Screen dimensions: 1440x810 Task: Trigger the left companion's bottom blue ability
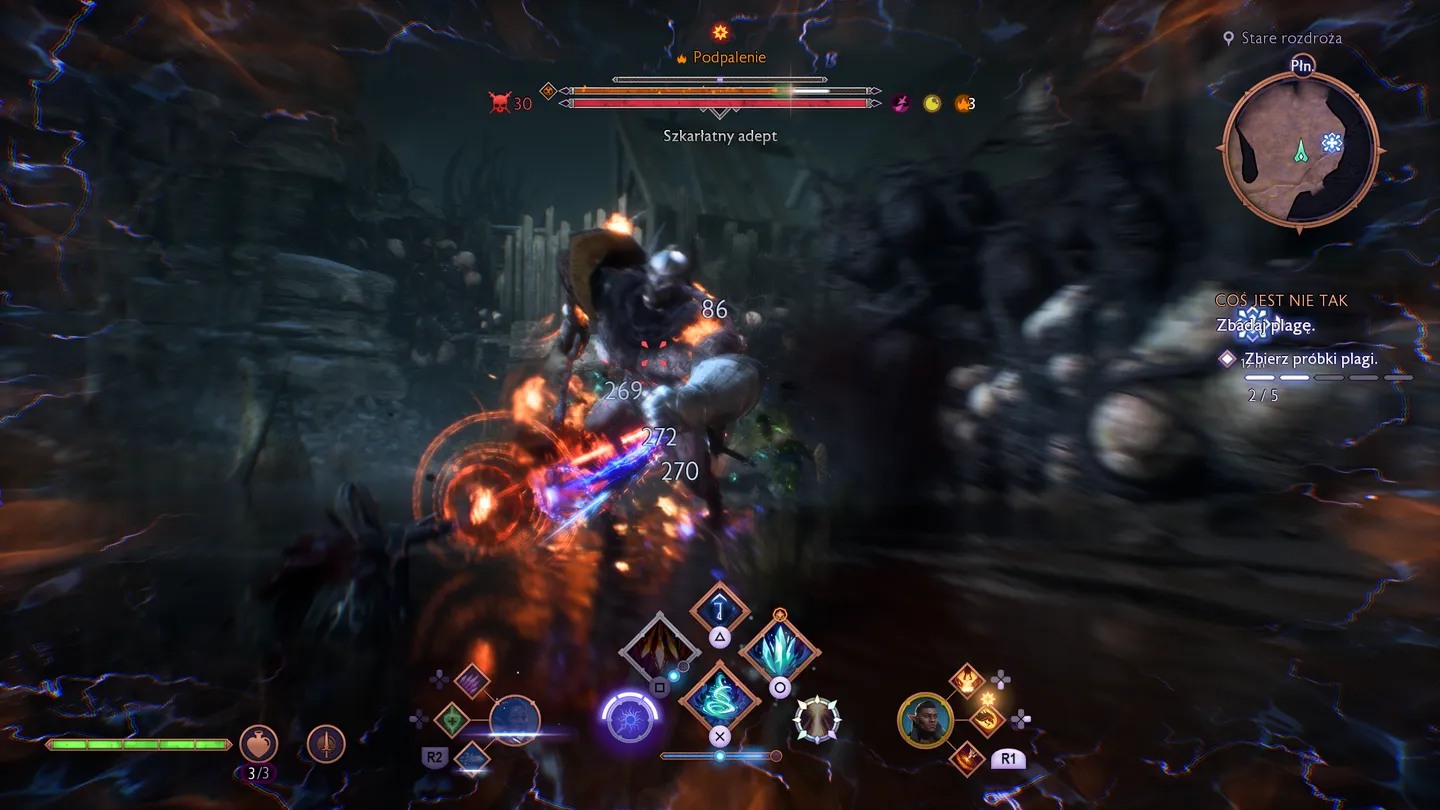tap(472, 758)
